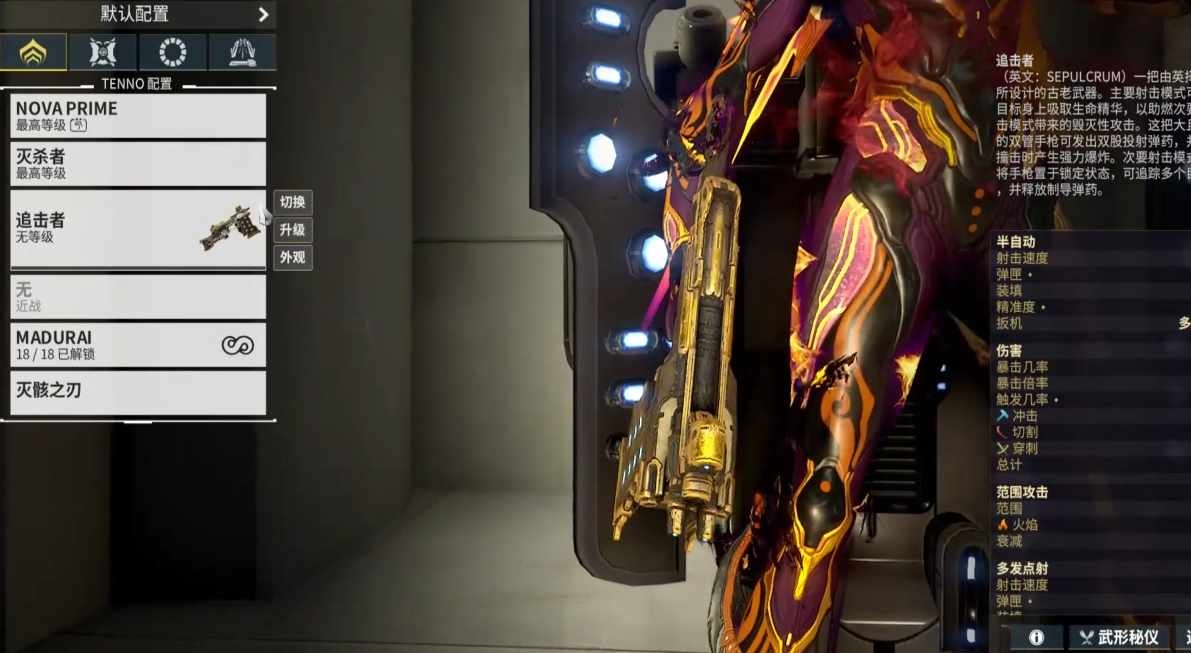
Task: Open the second loadout category tab
Action: [x=103, y=52]
